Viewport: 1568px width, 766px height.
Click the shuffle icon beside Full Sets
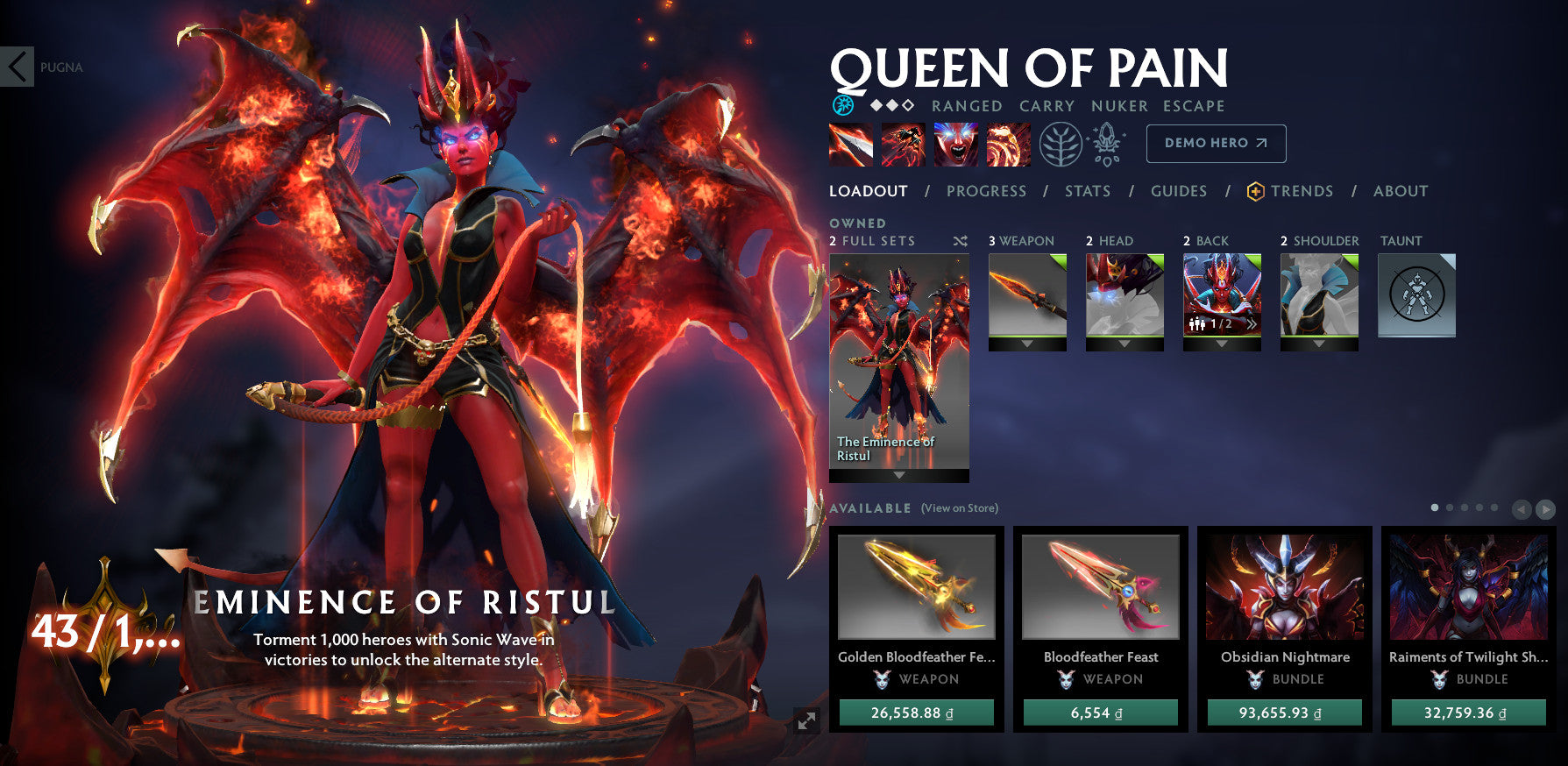[960, 240]
